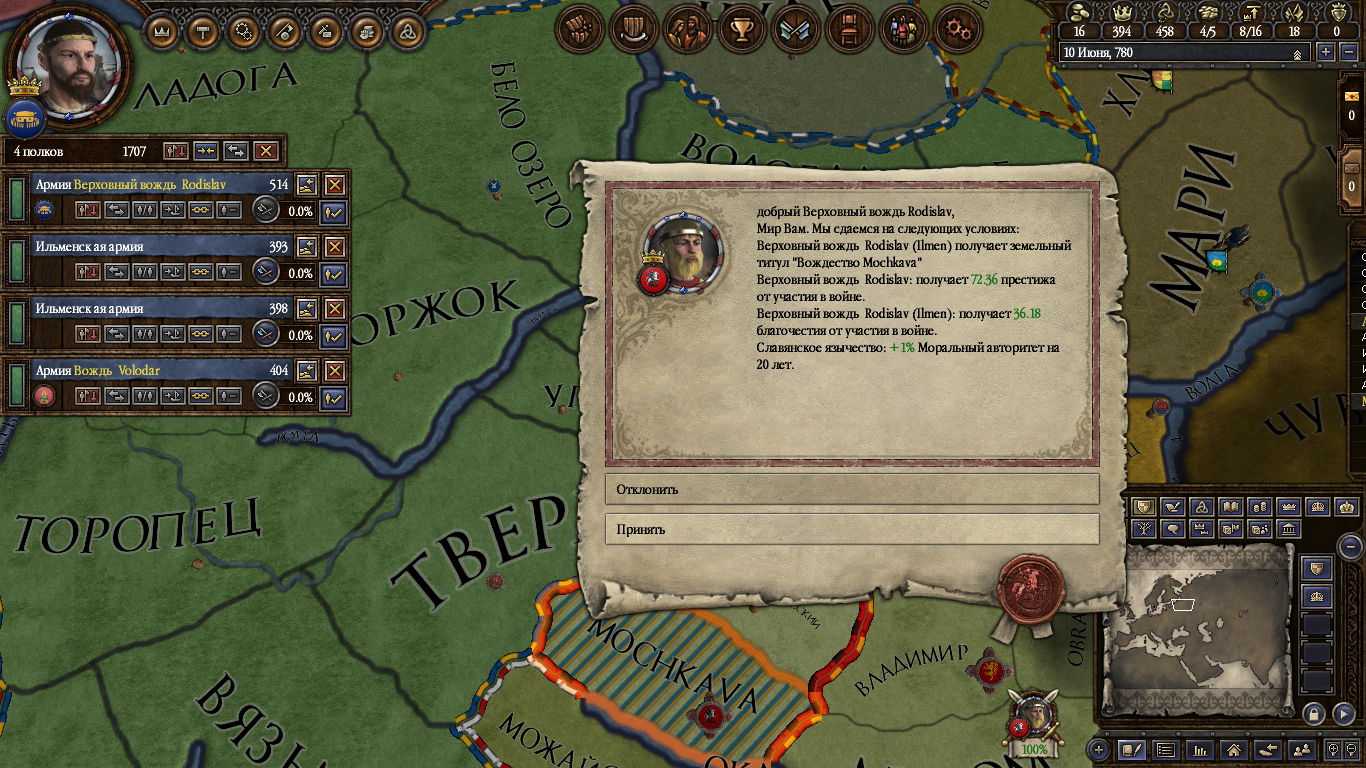Open the Laws crown icon in top bar
Screen dimensions: 1366x768
tap(162, 31)
